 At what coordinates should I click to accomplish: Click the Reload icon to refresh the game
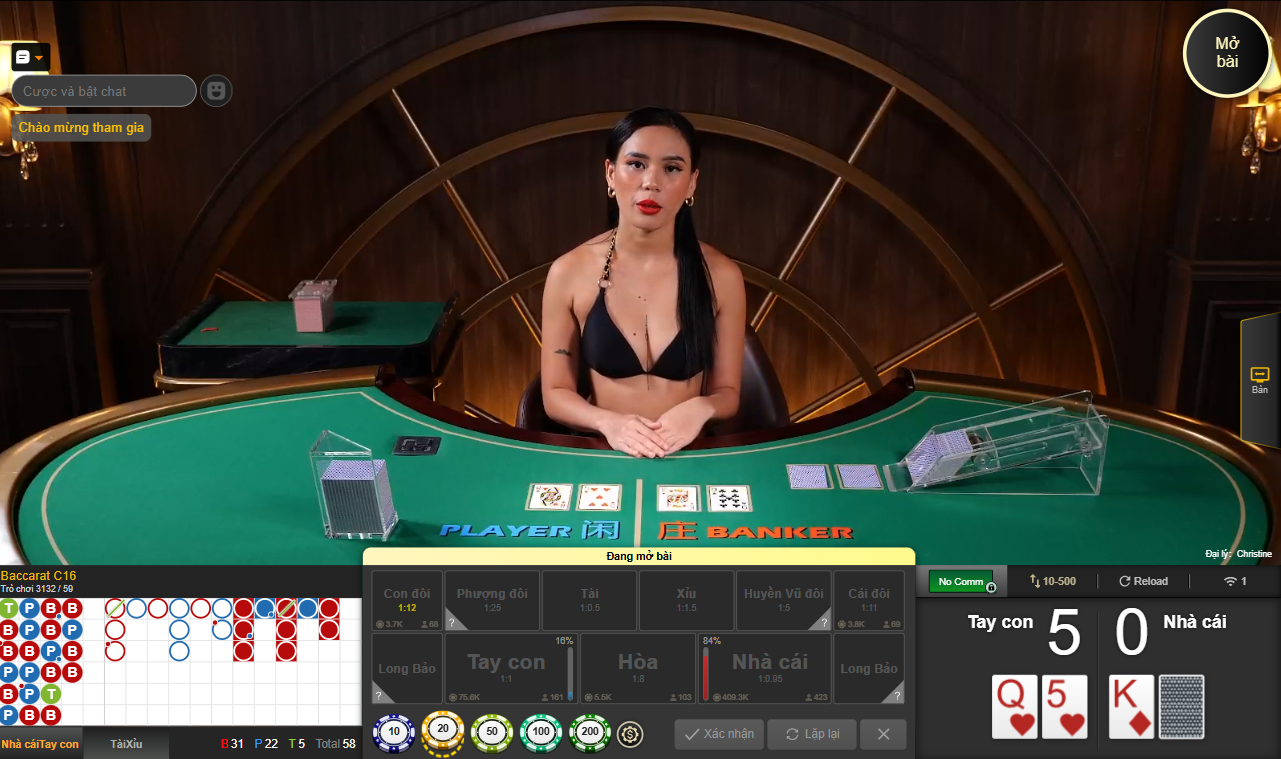click(1143, 581)
